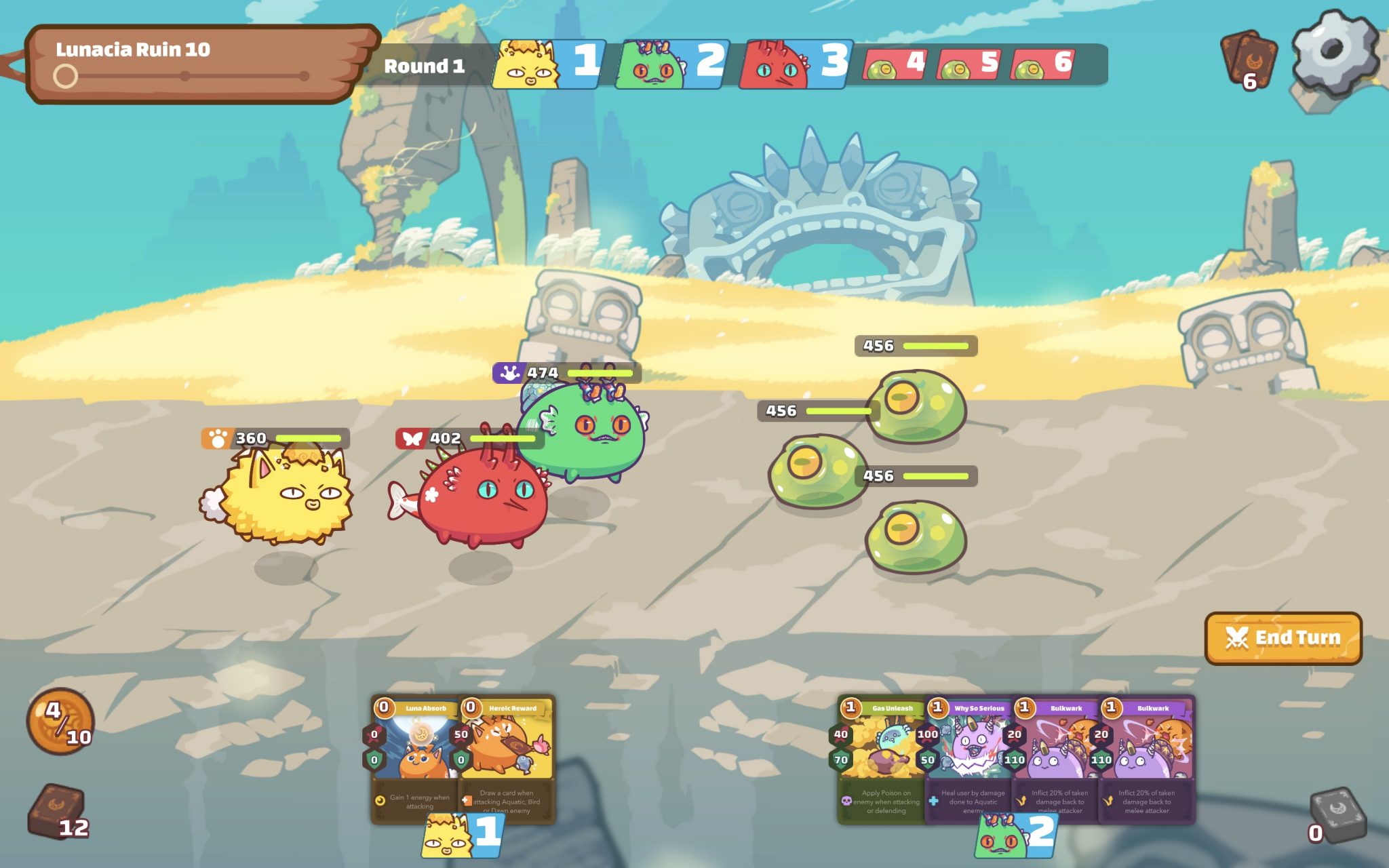Open settings with the gear icon

pyautogui.click(x=1332, y=52)
